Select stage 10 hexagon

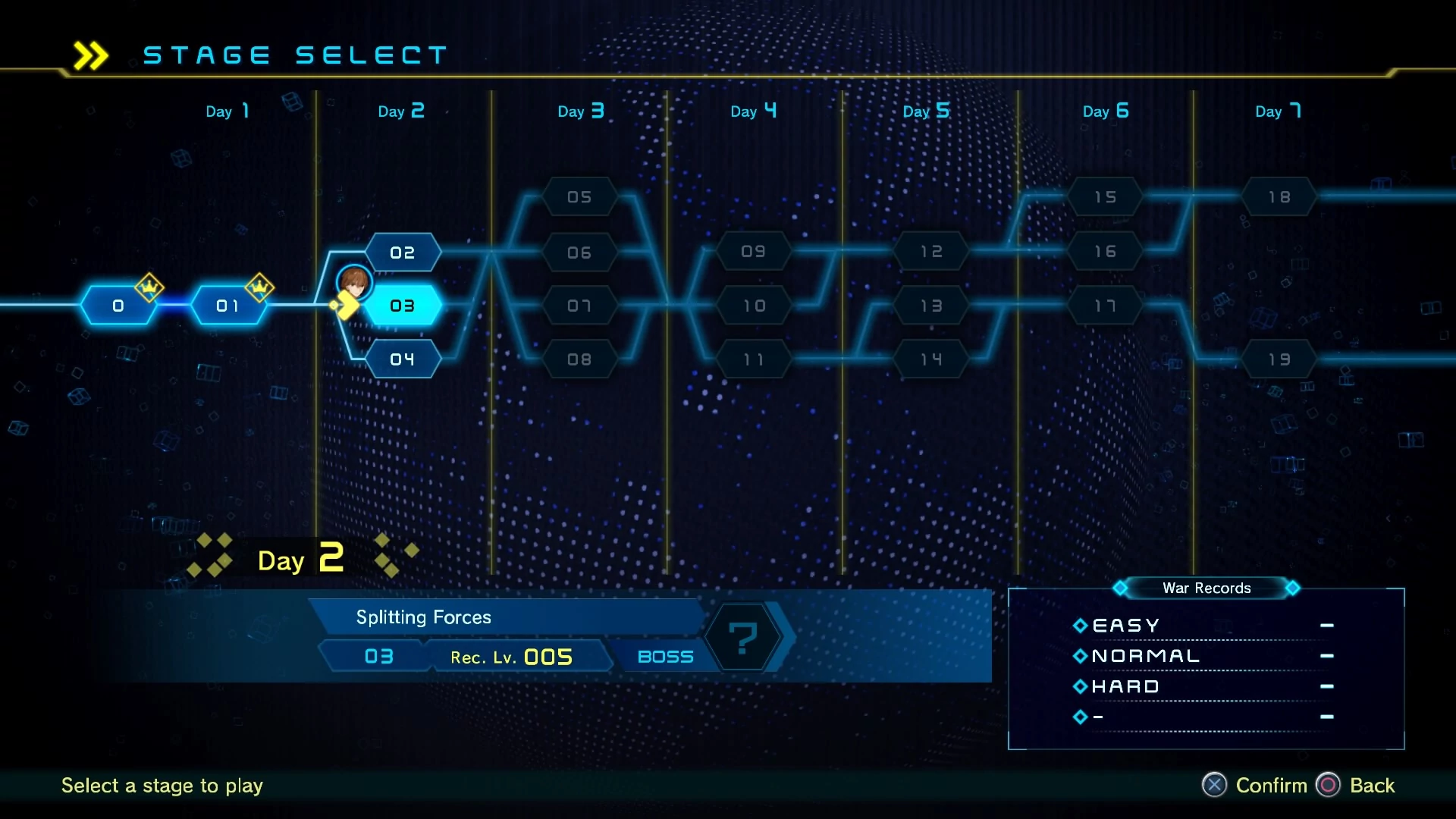click(753, 306)
